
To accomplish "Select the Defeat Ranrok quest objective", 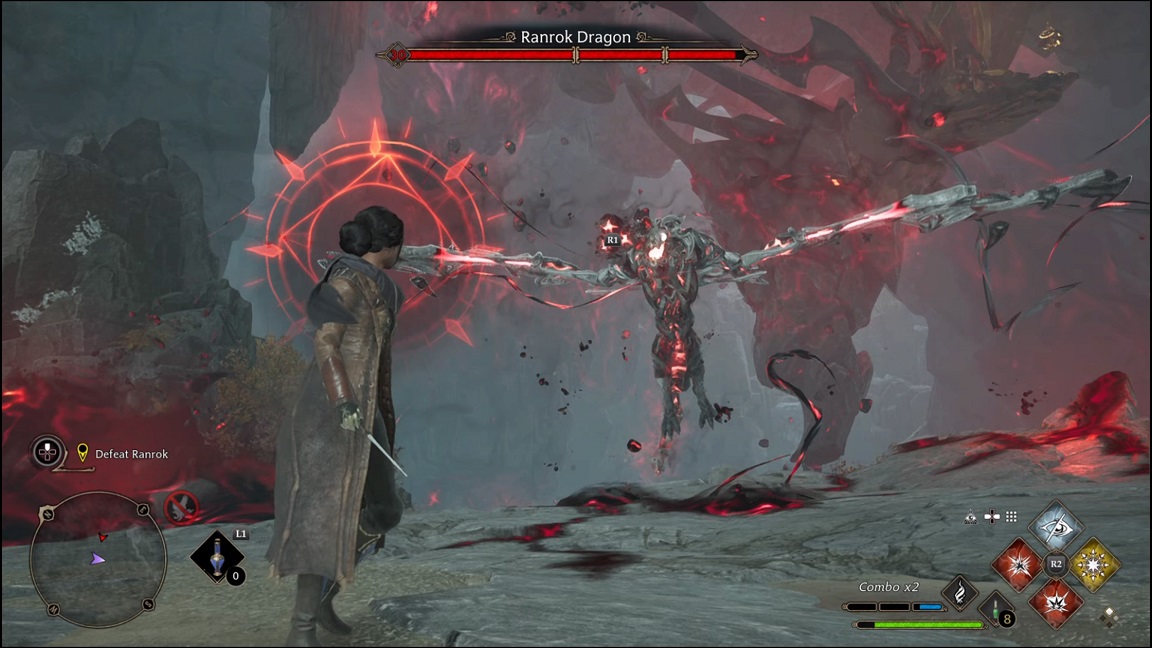I will (131, 454).
